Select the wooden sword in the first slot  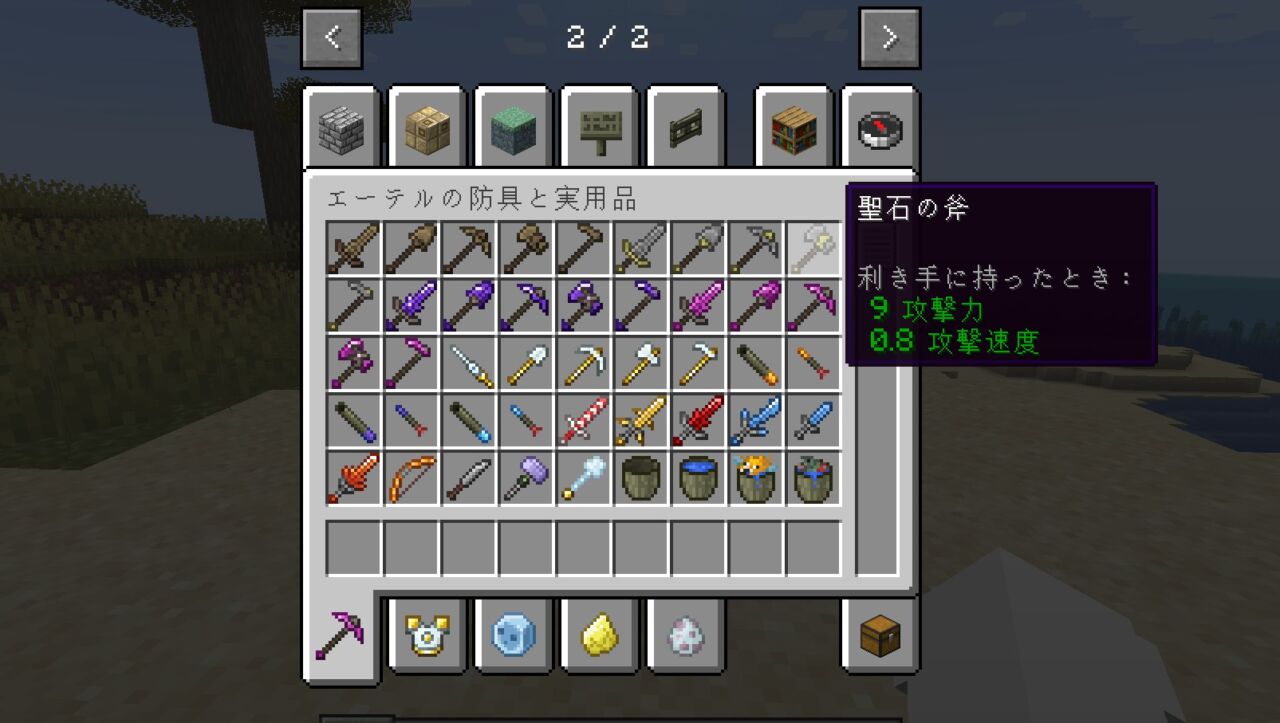352,248
